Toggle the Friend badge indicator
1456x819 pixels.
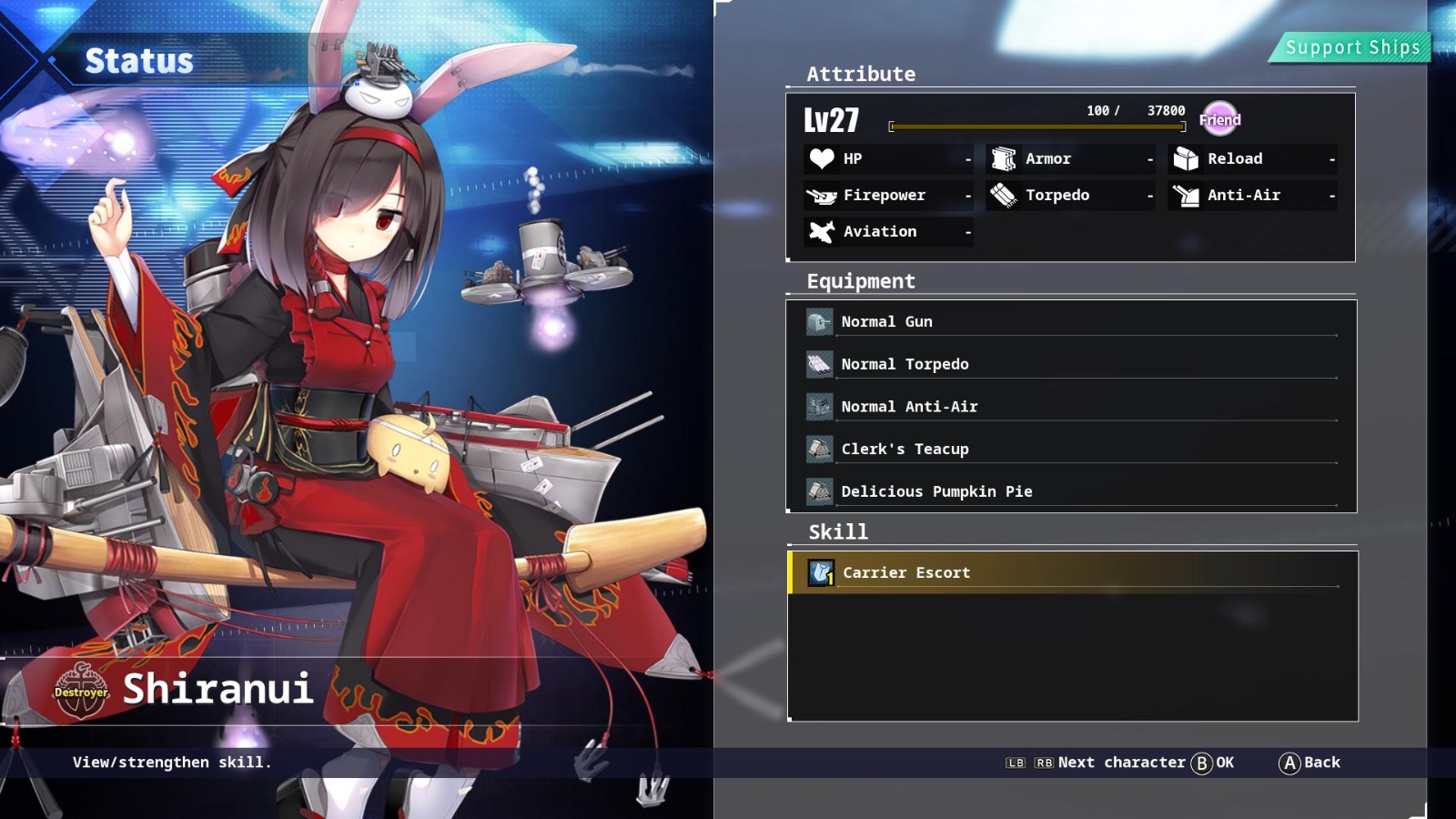point(1220,118)
